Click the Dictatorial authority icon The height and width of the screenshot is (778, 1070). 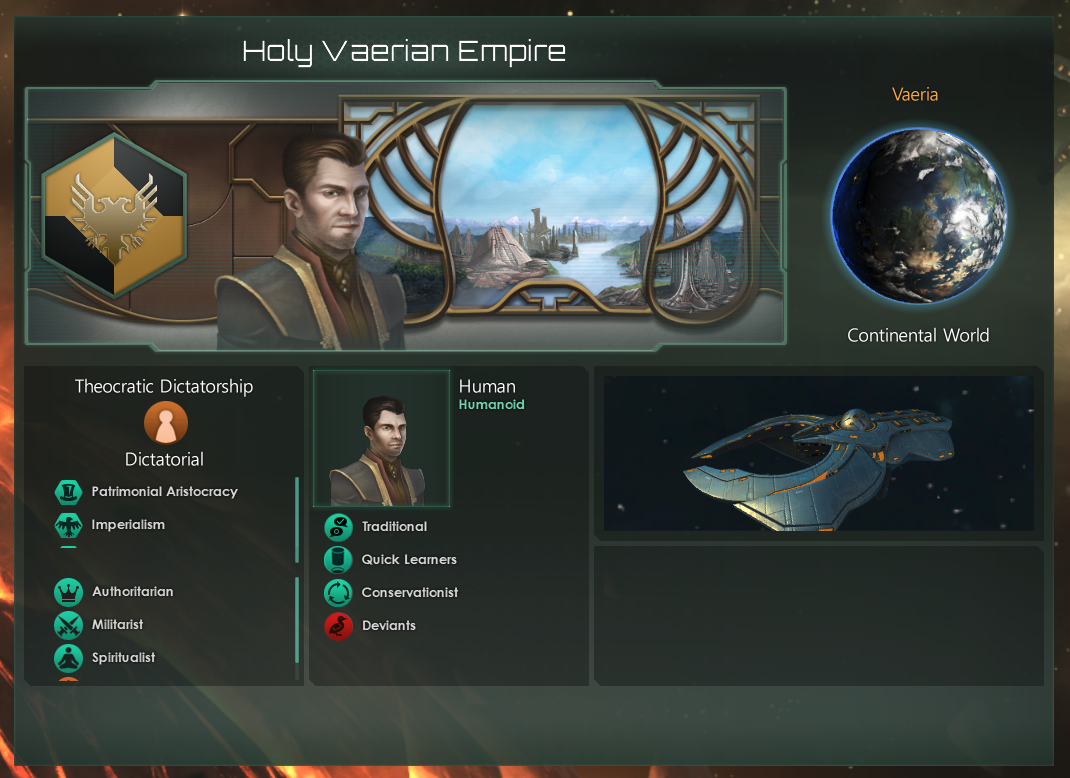165,424
